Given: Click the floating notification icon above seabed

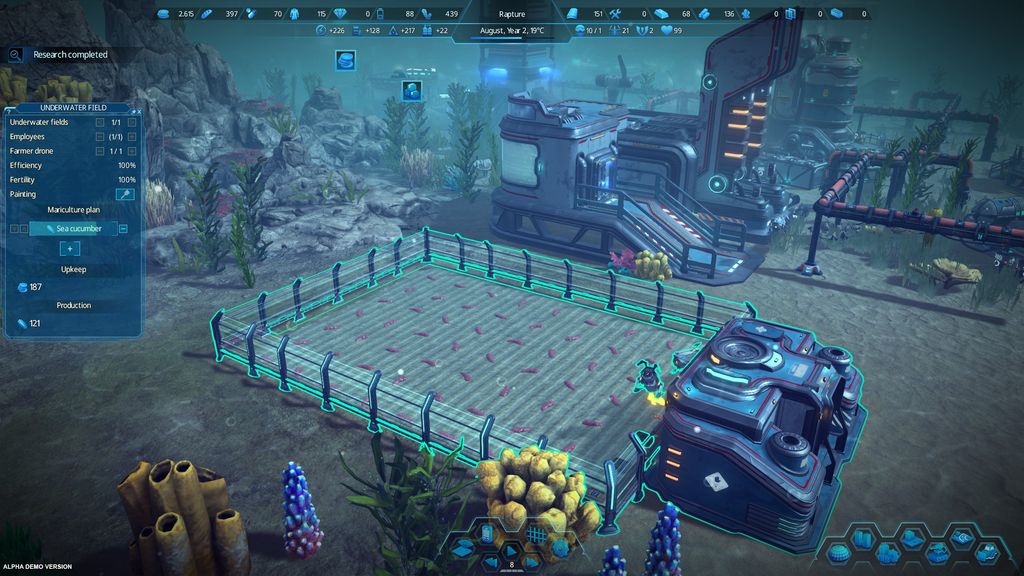Looking at the screenshot, I should tap(411, 90).
